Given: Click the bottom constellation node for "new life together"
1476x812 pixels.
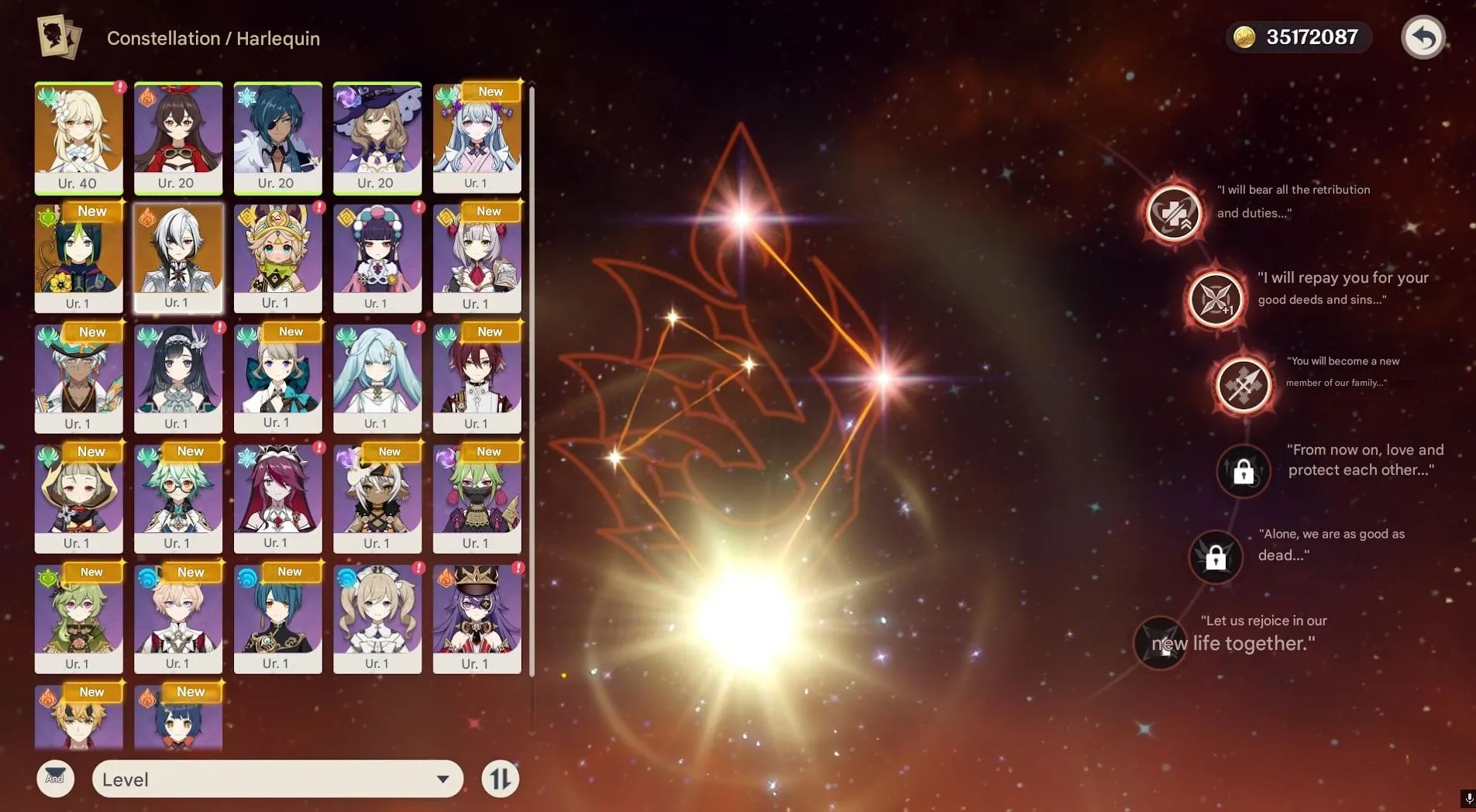Looking at the screenshot, I should tap(1160, 643).
